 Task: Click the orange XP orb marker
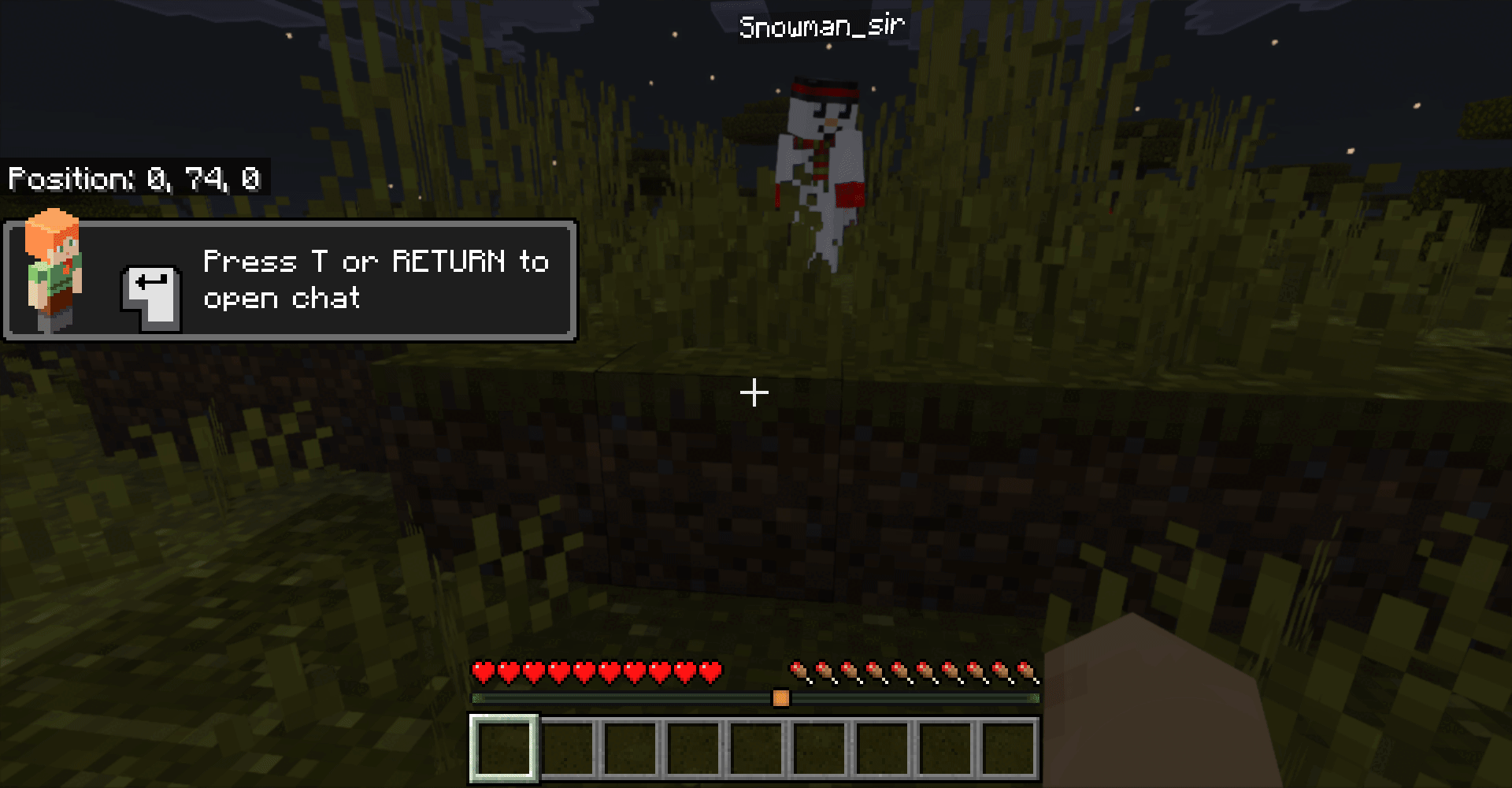[x=780, y=697]
